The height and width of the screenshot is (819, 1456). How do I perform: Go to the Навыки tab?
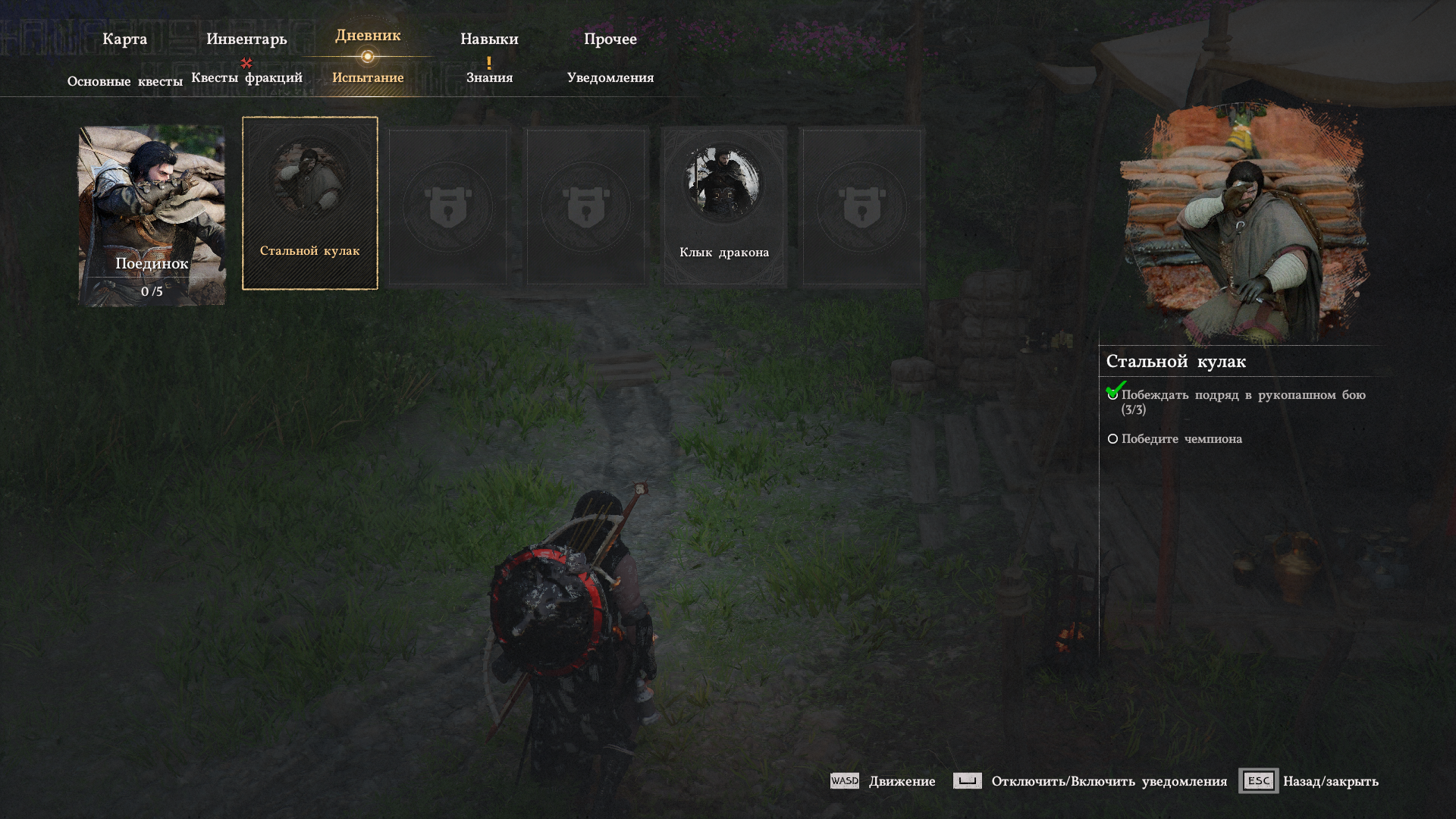point(489,39)
